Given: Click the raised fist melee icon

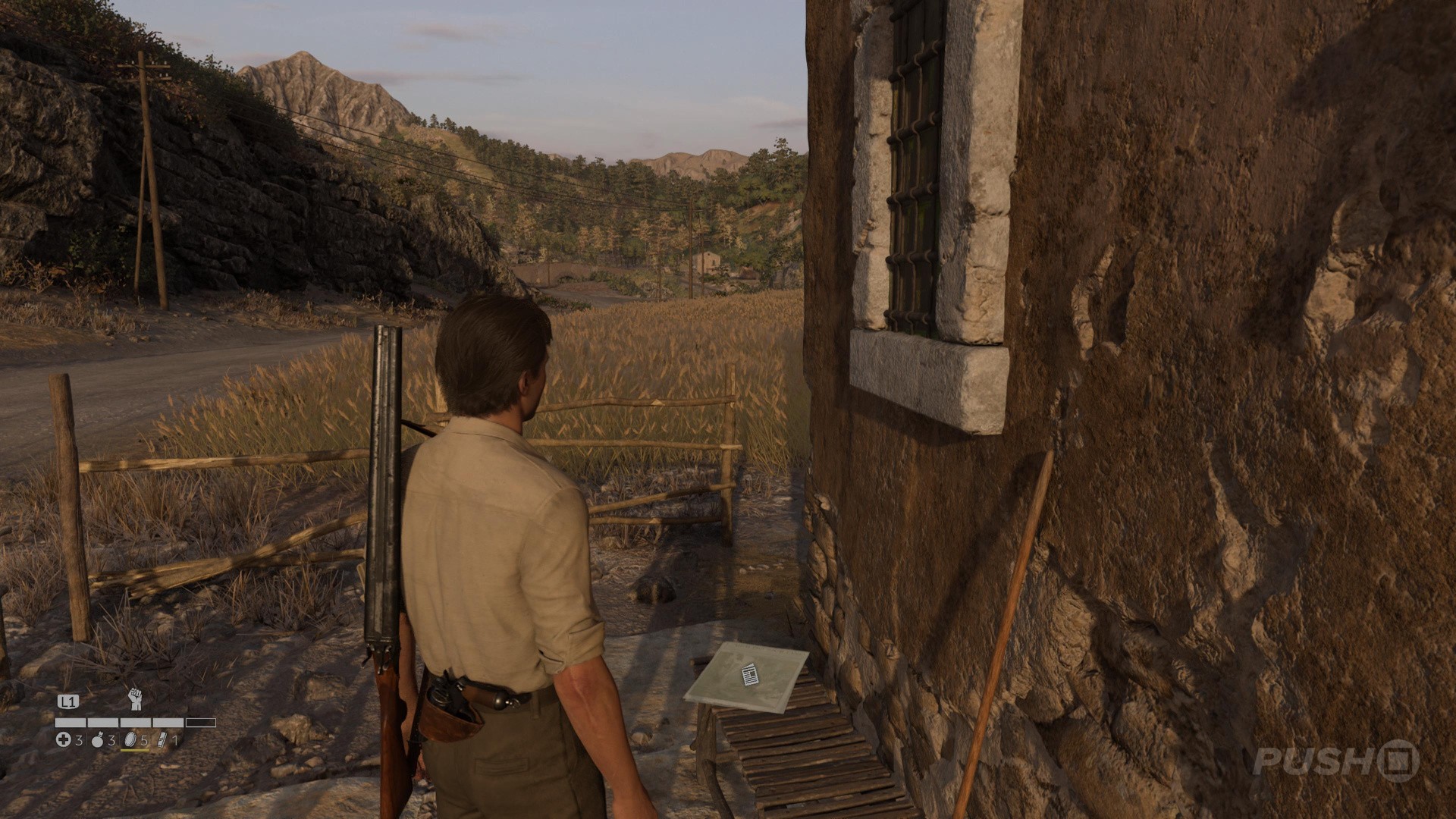Looking at the screenshot, I should click(x=135, y=698).
